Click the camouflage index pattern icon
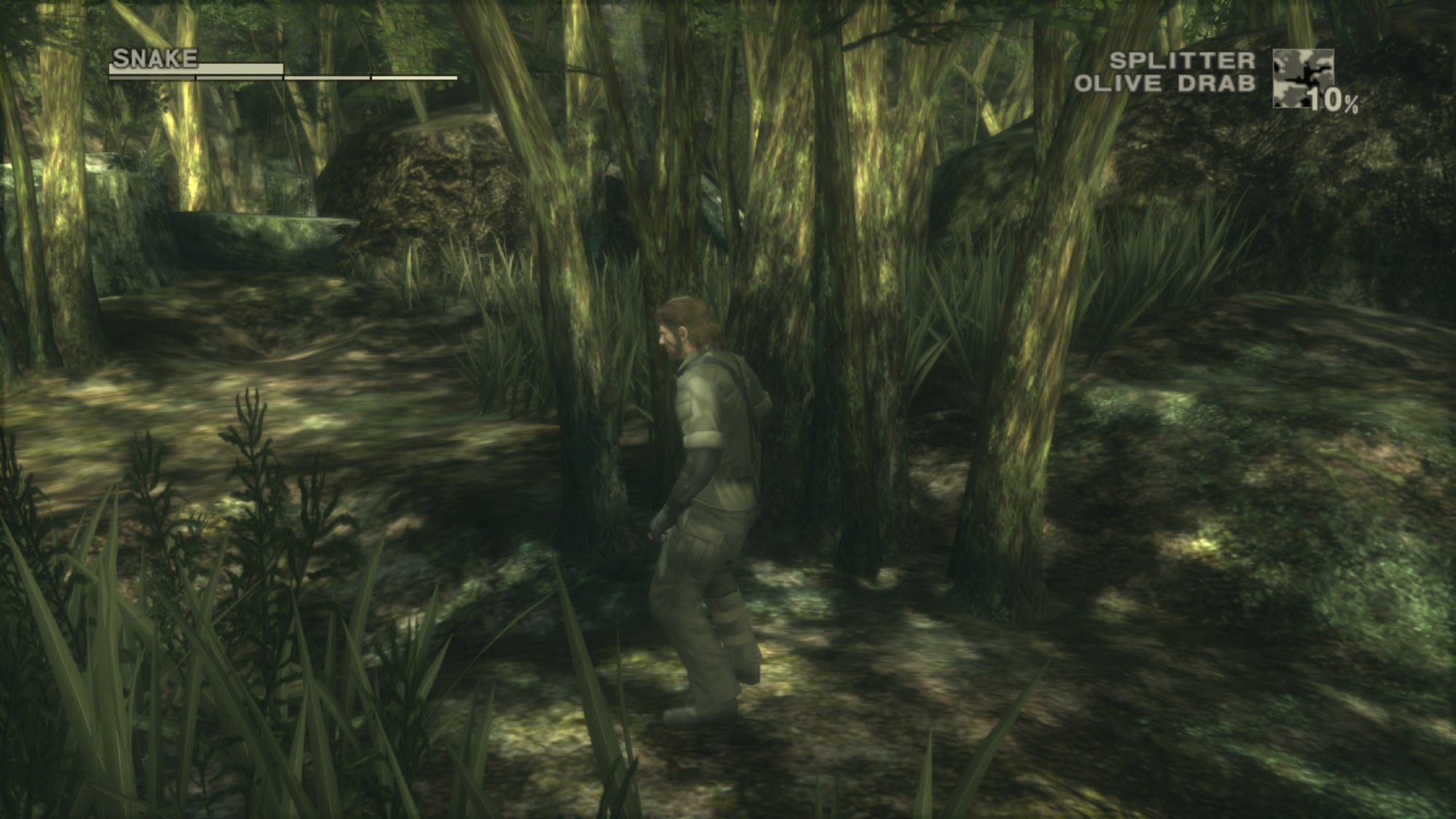The height and width of the screenshot is (819, 1456). (1302, 78)
